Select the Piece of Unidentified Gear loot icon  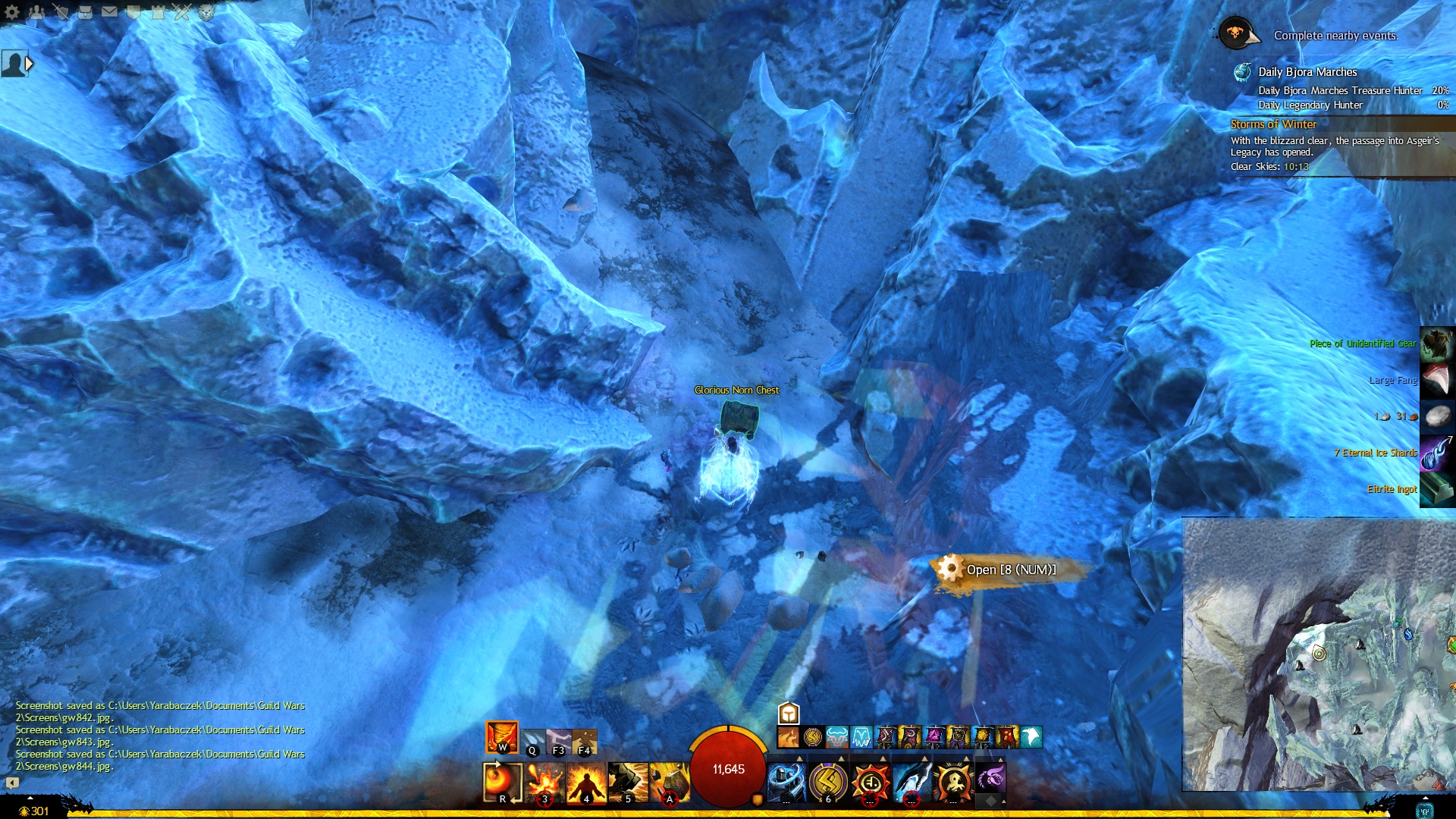[1437, 344]
